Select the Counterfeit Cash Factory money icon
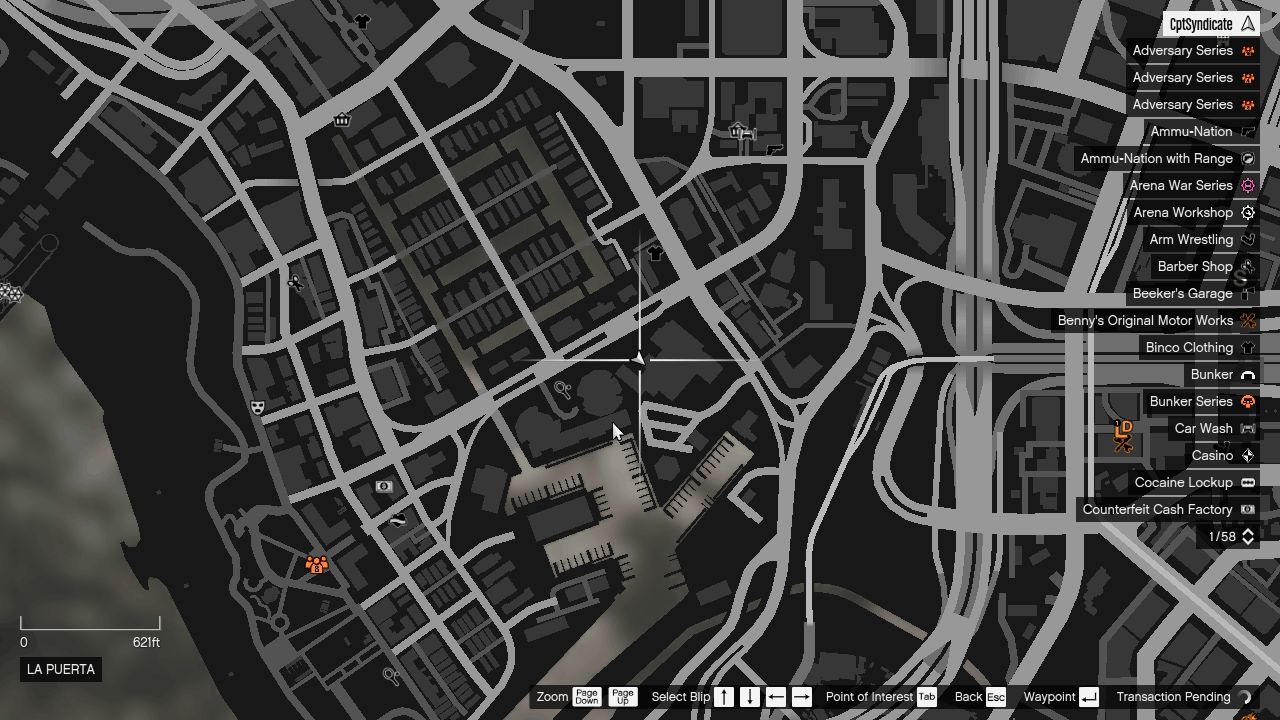 [1247, 509]
